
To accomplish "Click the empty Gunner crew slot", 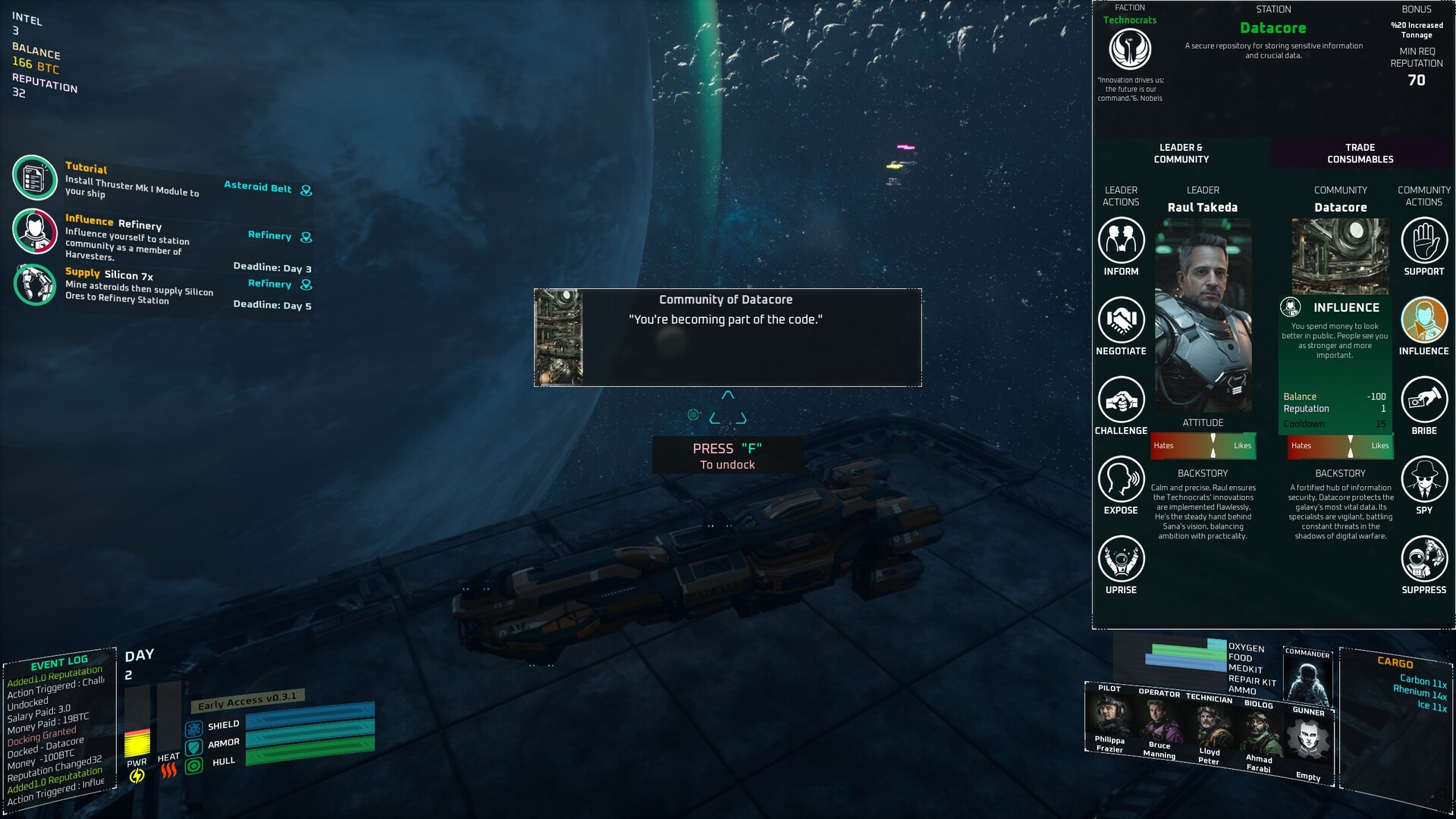I will pyautogui.click(x=1309, y=739).
